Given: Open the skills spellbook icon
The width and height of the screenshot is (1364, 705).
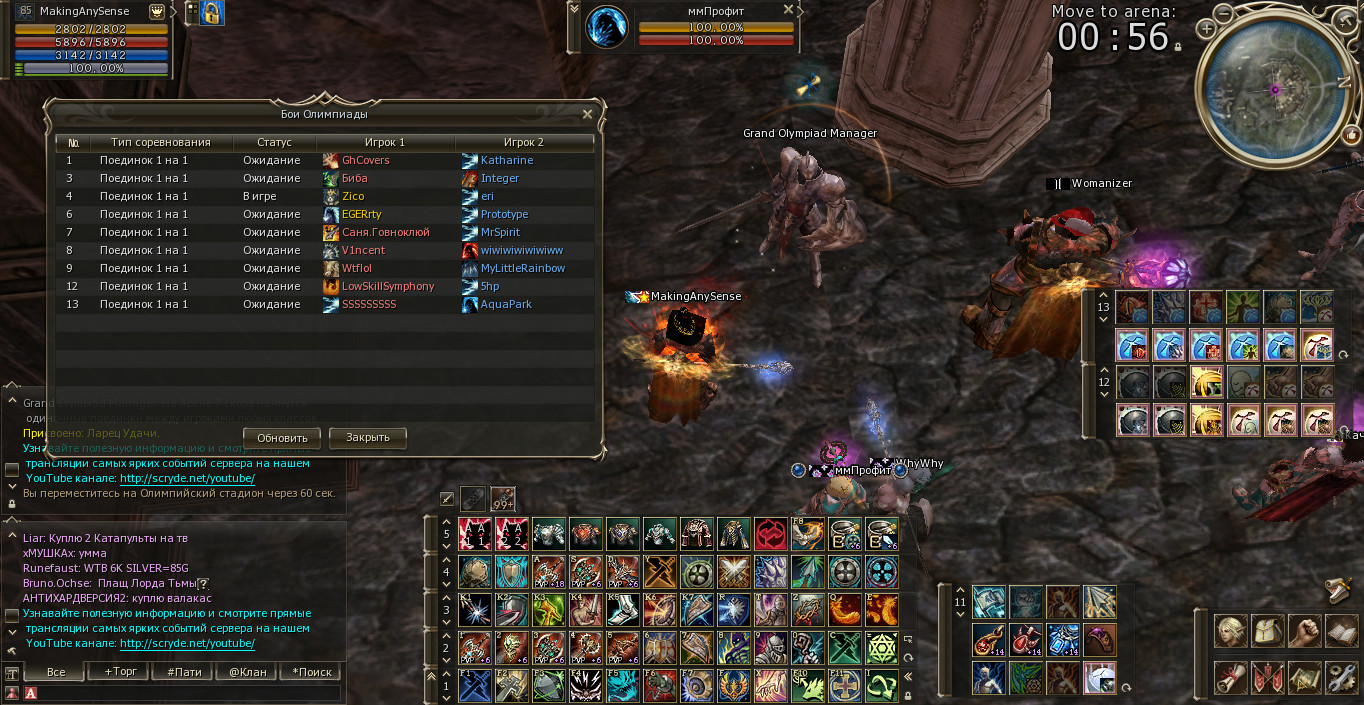Looking at the screenshot, I should [x=1341, y=631].
